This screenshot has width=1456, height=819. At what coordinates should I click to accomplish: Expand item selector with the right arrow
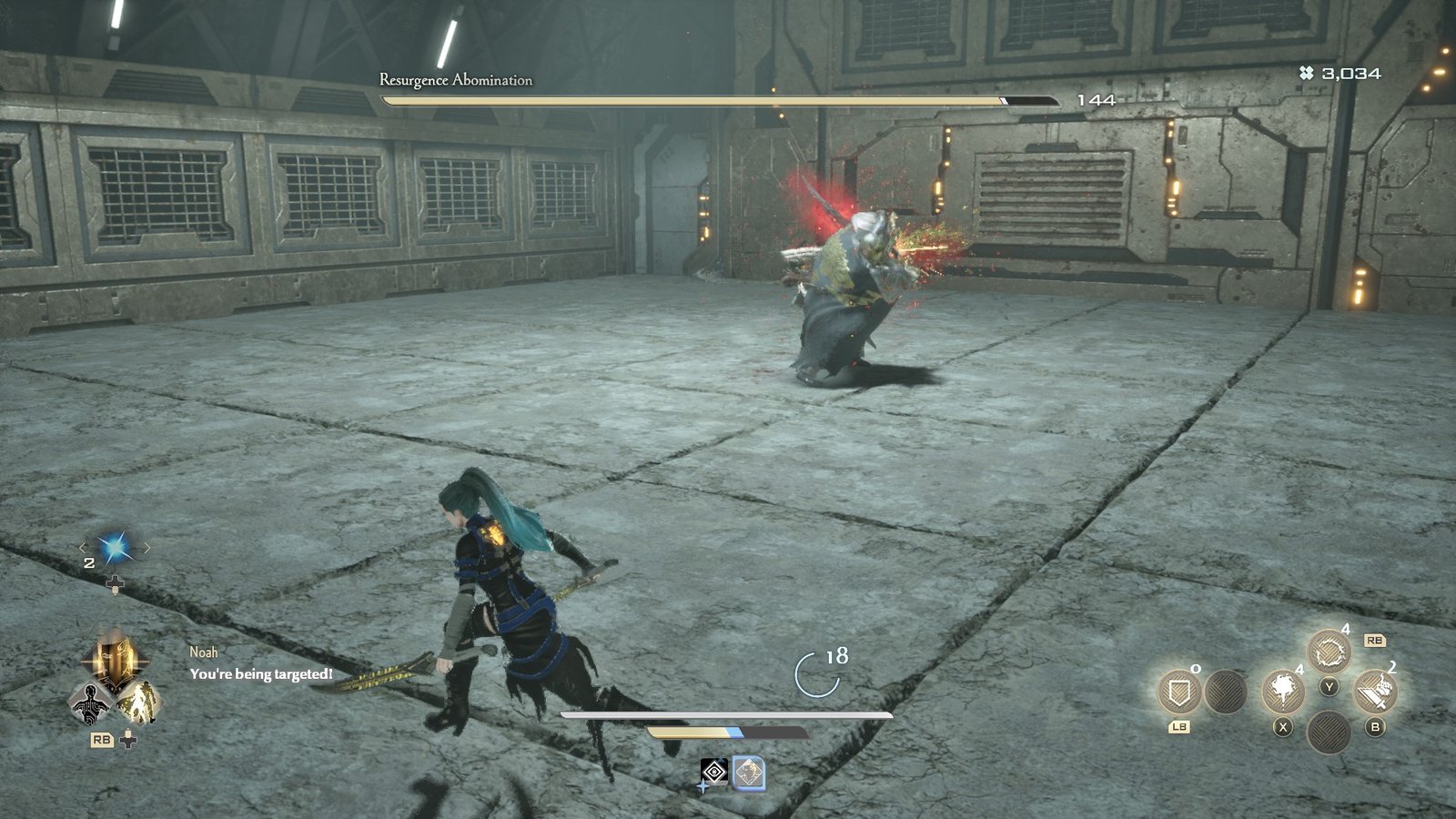pos(147,548)
